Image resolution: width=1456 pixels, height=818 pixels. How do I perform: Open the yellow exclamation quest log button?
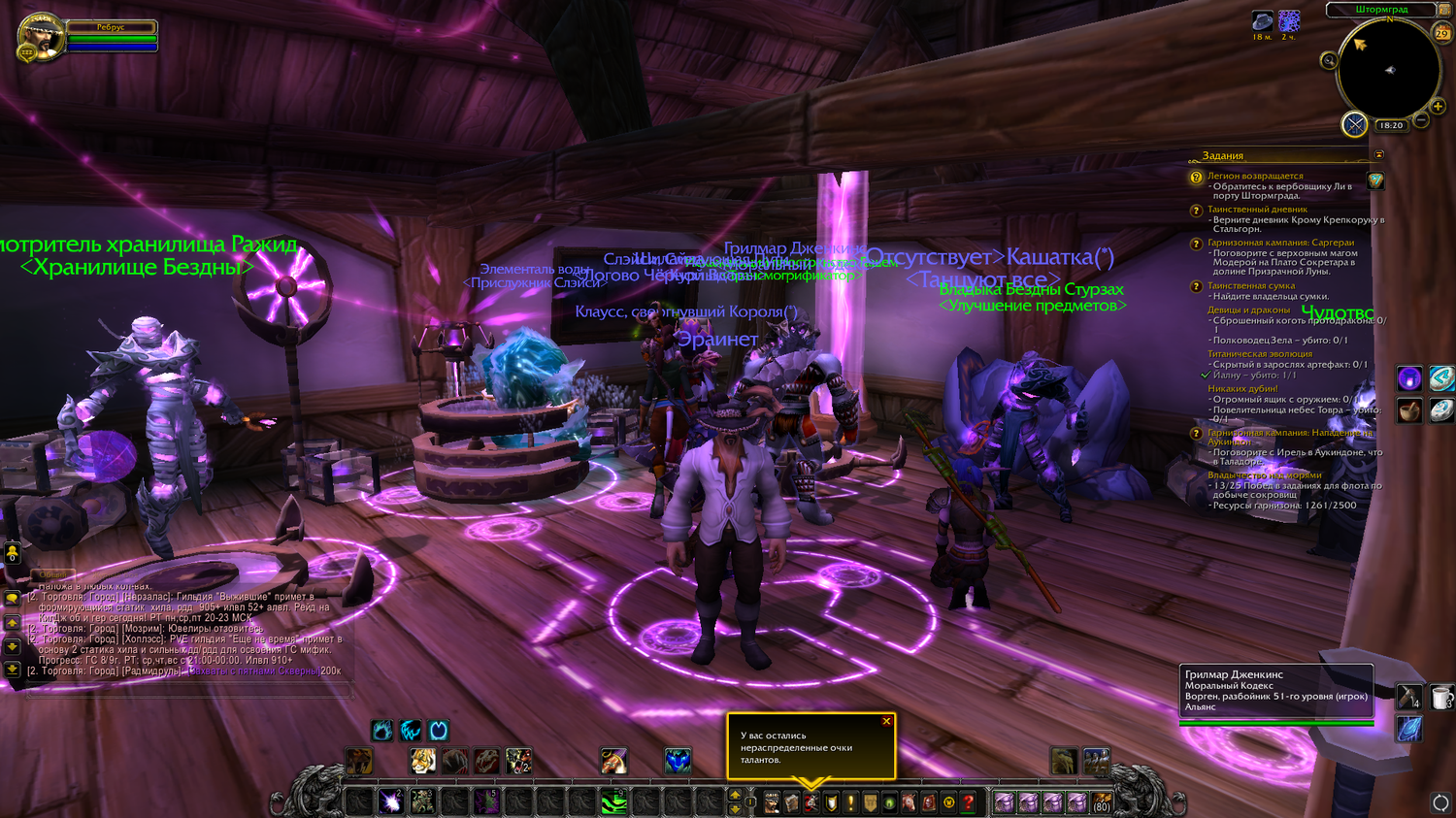850,802
